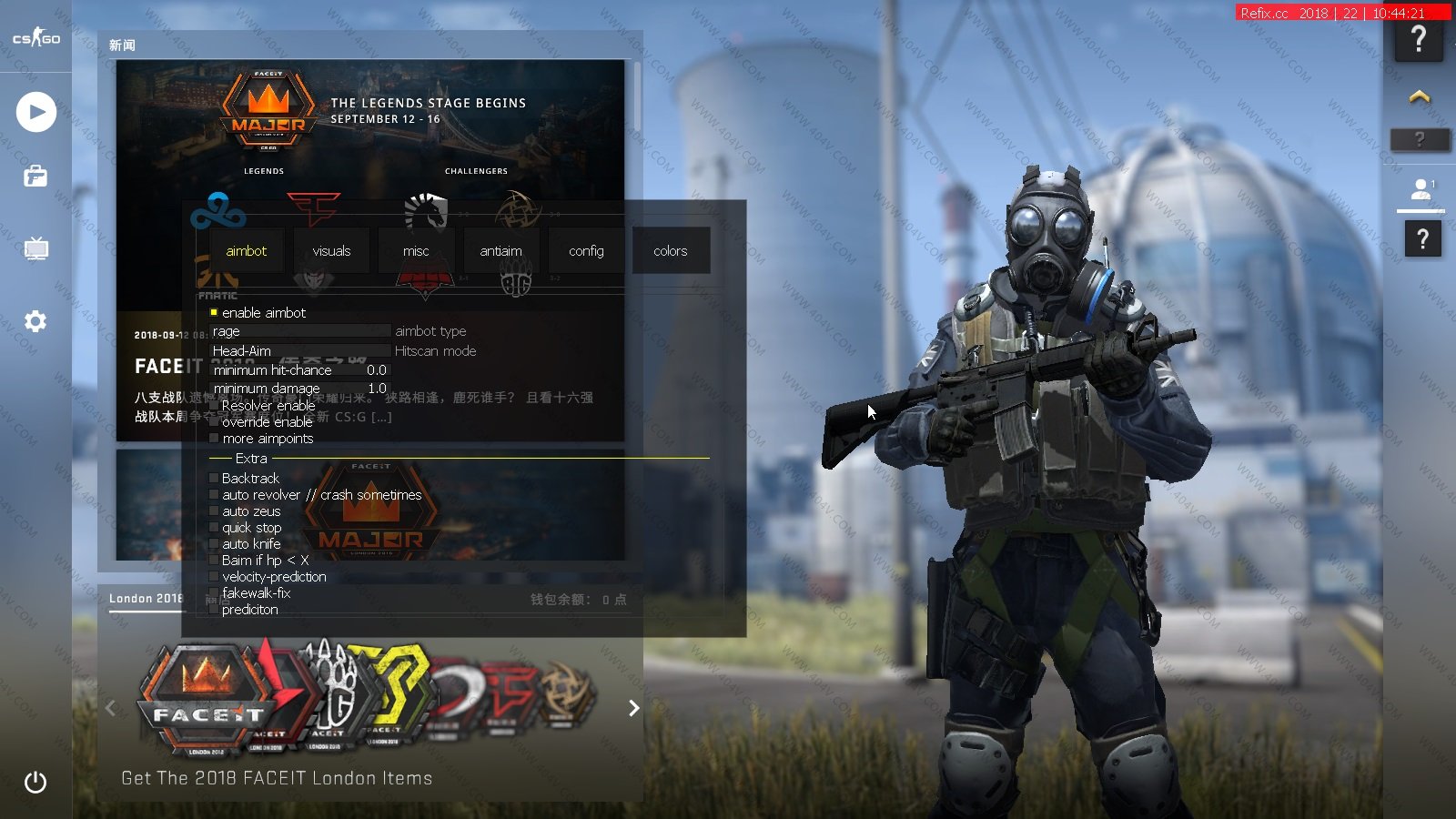Click the power quit icon
This screenshot has width=1456, height=819.
pyautogui.click(x=35, y=782)
